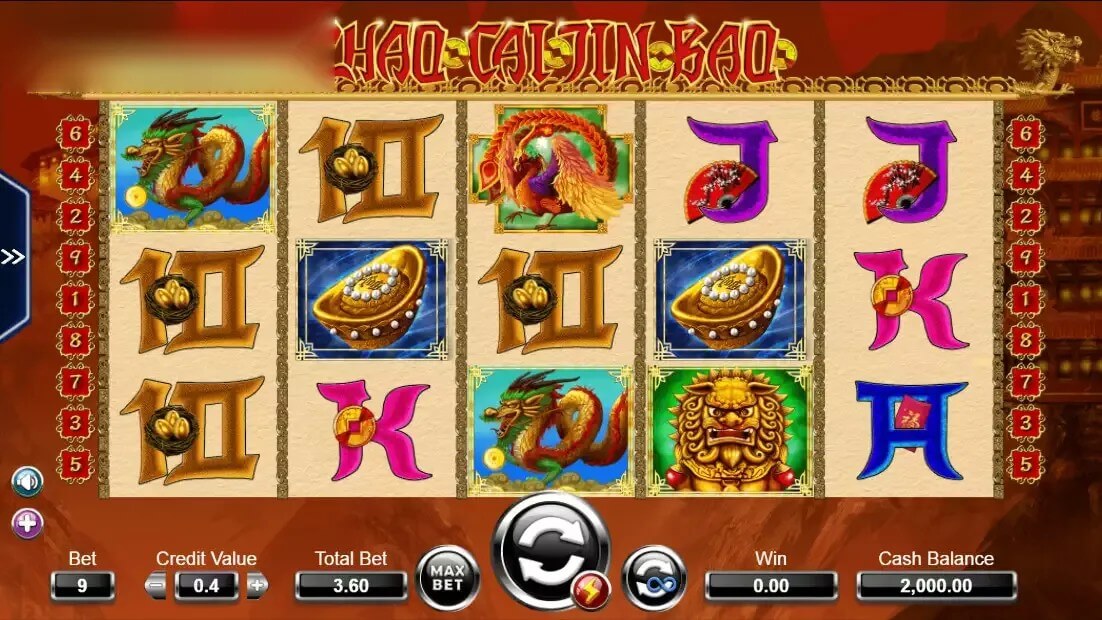Screen dimensions: 1102x620
Task: Start autoplay with the infinity spin button
Action: pyautogui.click(x=653, y=579)
